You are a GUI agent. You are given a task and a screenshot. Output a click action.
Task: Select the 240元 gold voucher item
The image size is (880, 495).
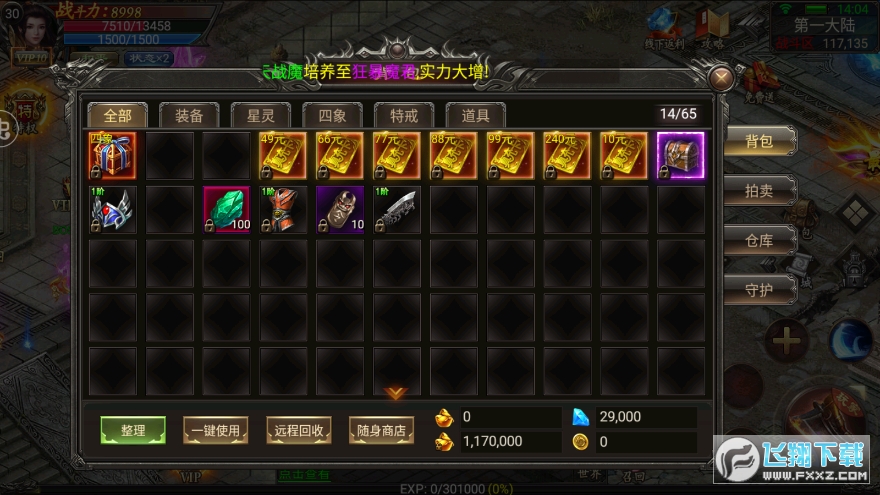pos(567,156)
